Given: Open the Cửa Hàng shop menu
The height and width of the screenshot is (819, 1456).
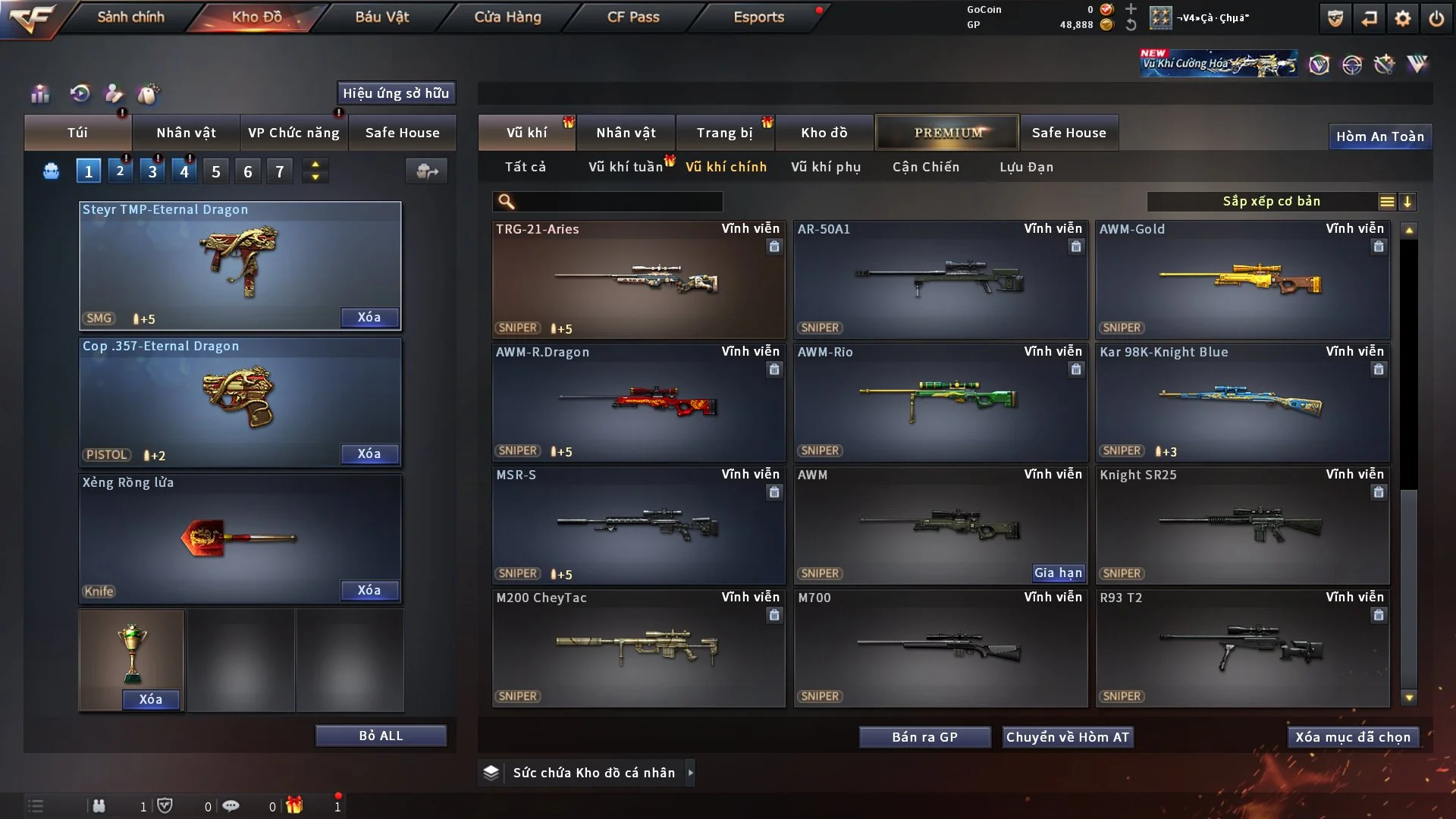Looking at the screenshot, I should (507, 17).
